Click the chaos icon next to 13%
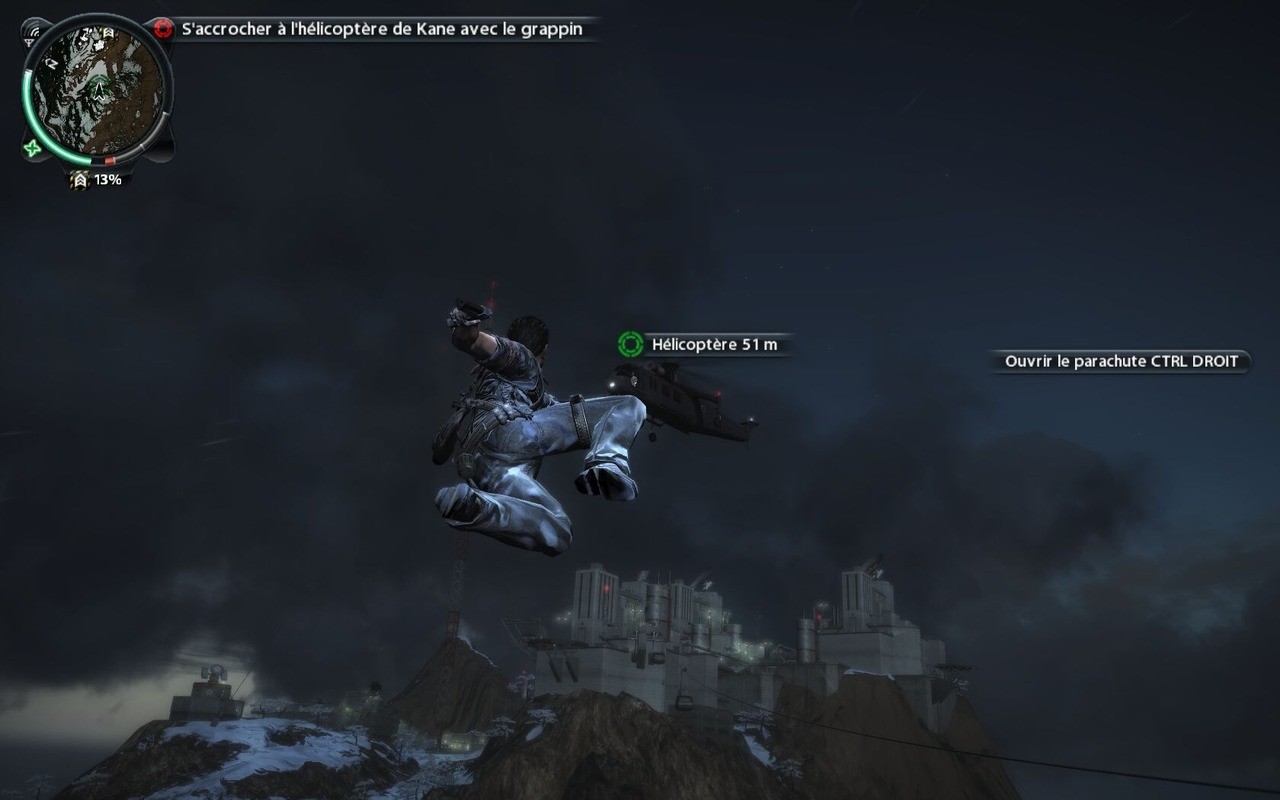Screen dimensions: 1280x800 tap(80, 180)
